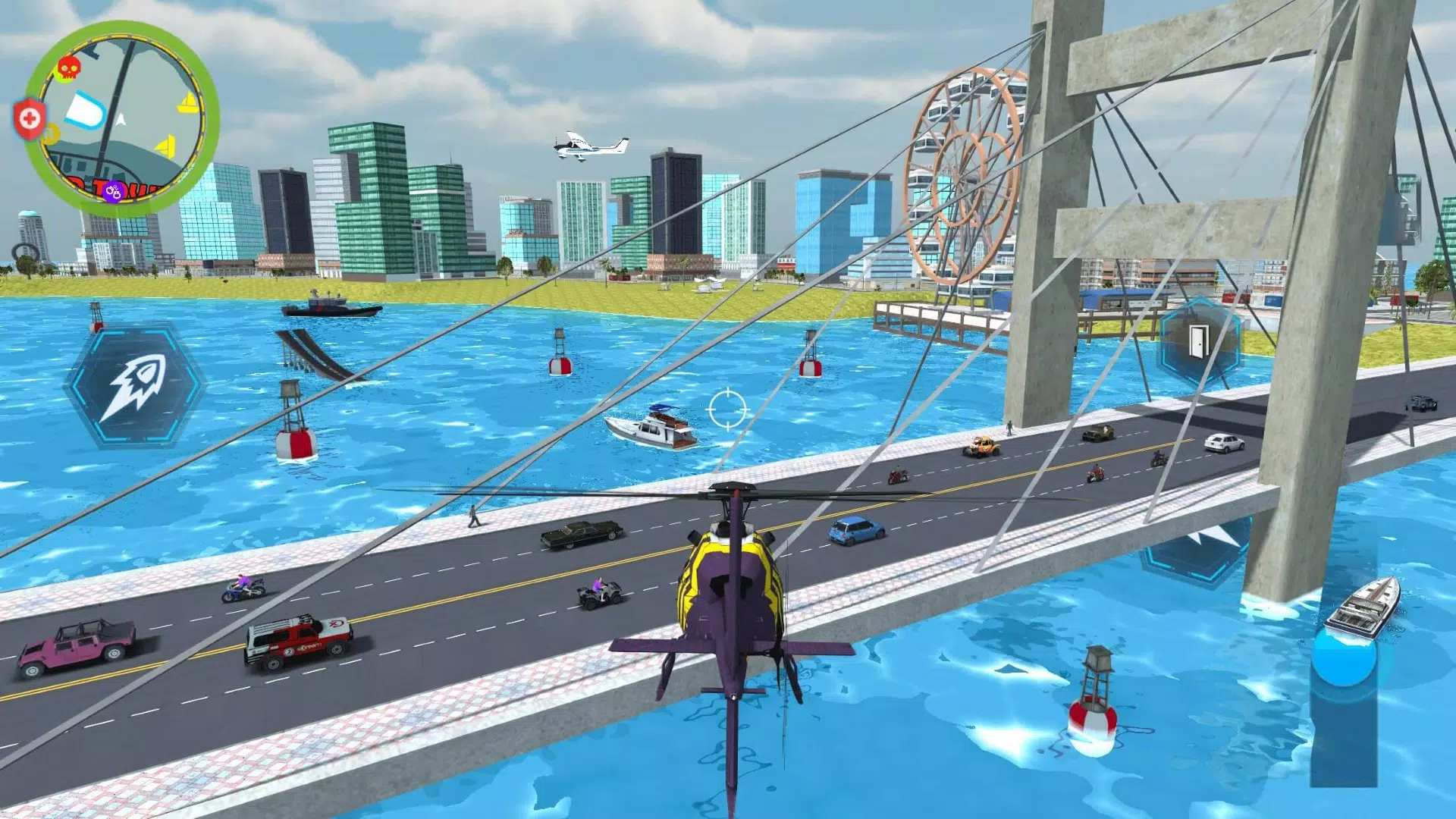Tap the gold coin icon on the minimap's left edge
Screen dimensions: 1456x819
tap(50, 134)
